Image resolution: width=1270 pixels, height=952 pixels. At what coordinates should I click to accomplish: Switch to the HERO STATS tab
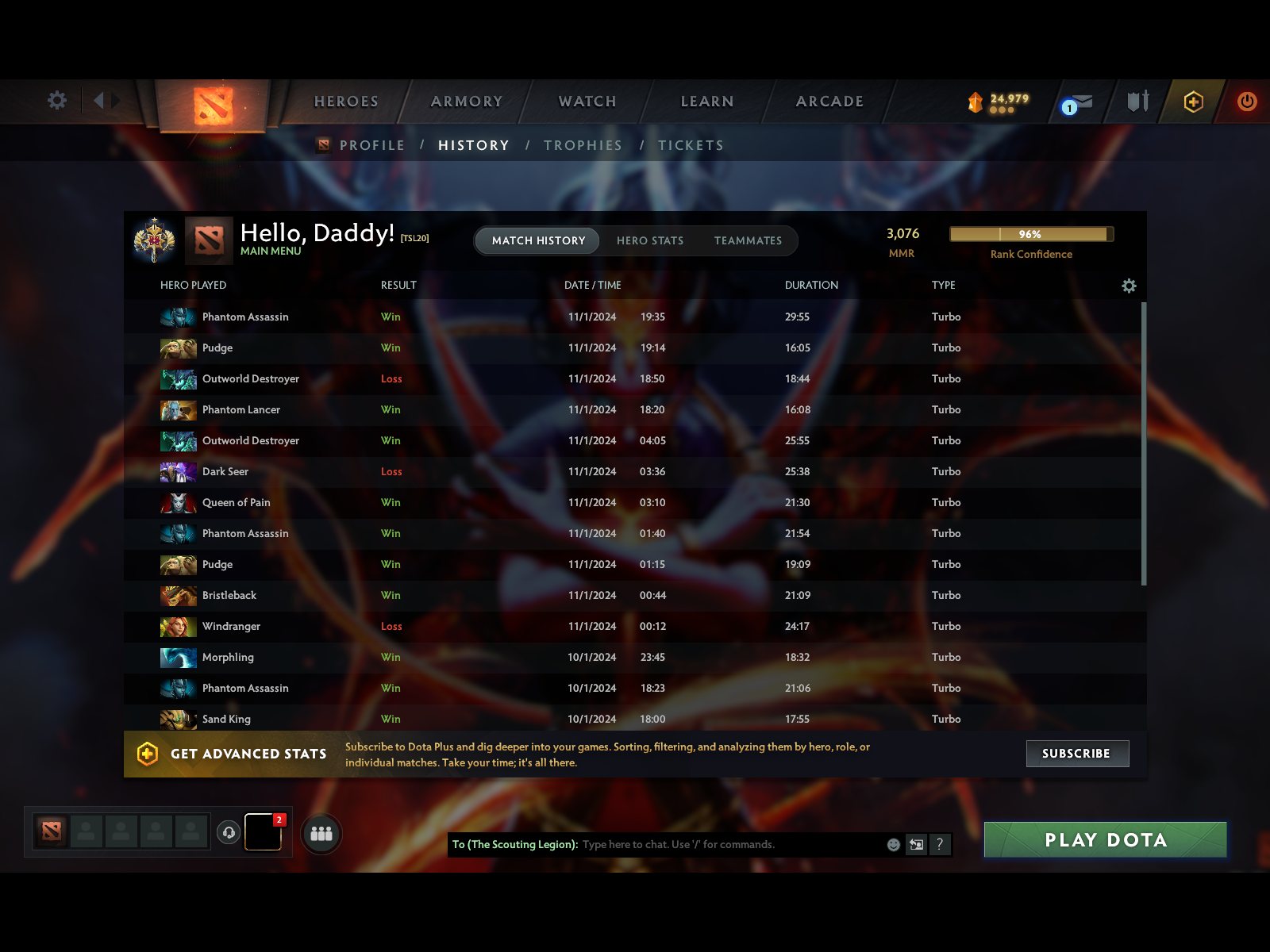(651, 240)
